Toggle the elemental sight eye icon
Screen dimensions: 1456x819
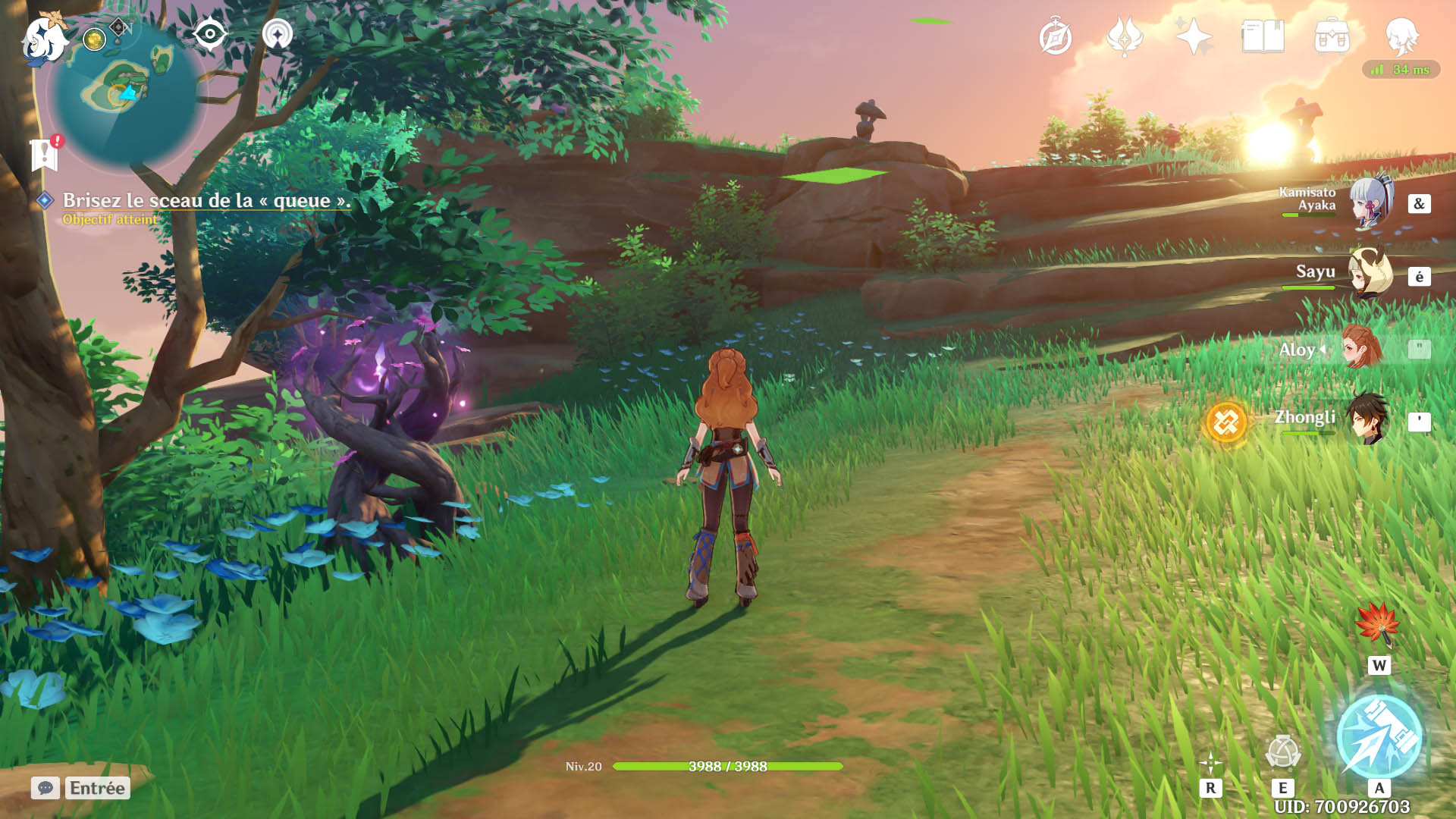click(209, 34)
